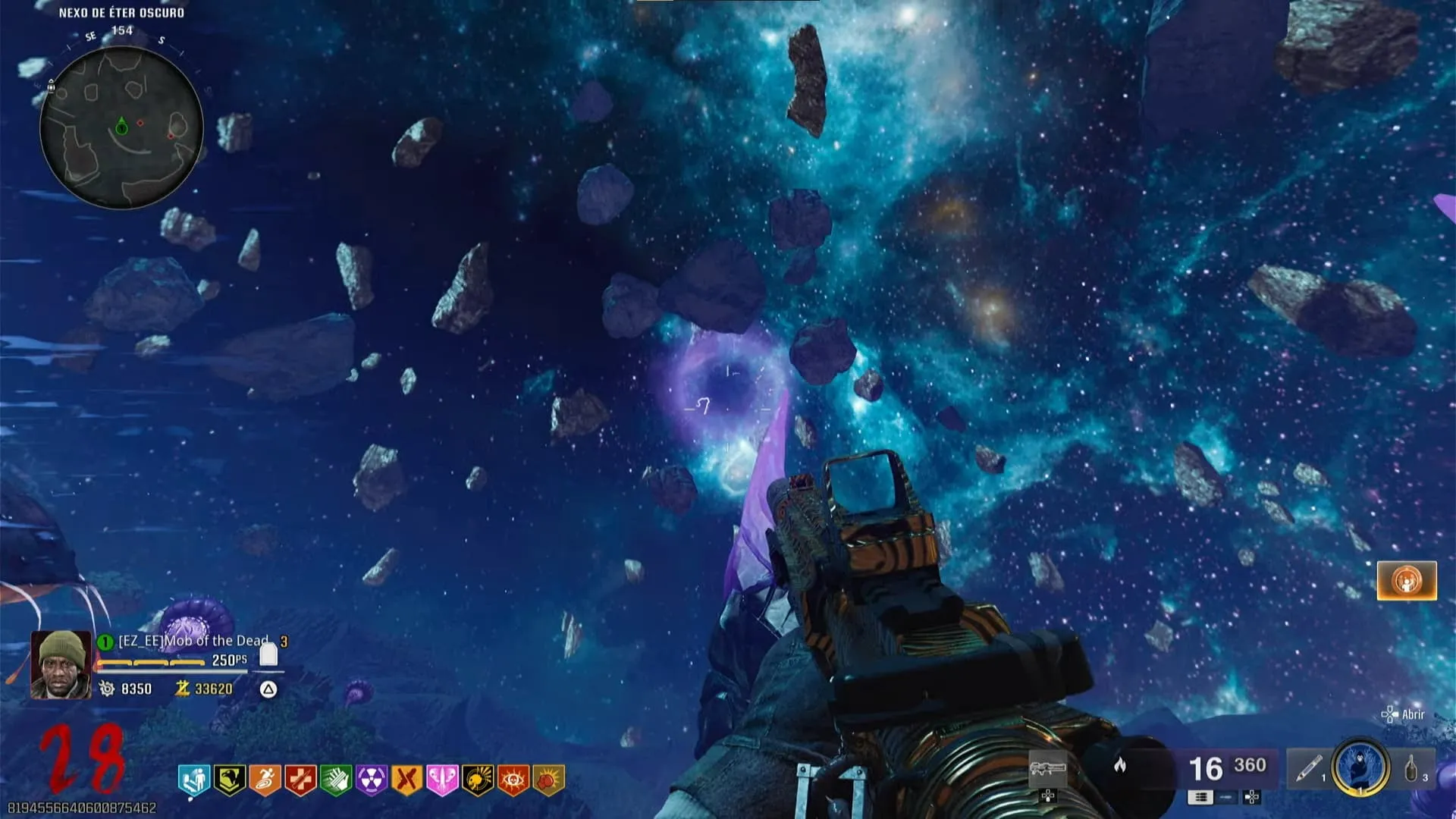
Task: Activate the hooded figure field upgrade
Action: (1360, 767)
